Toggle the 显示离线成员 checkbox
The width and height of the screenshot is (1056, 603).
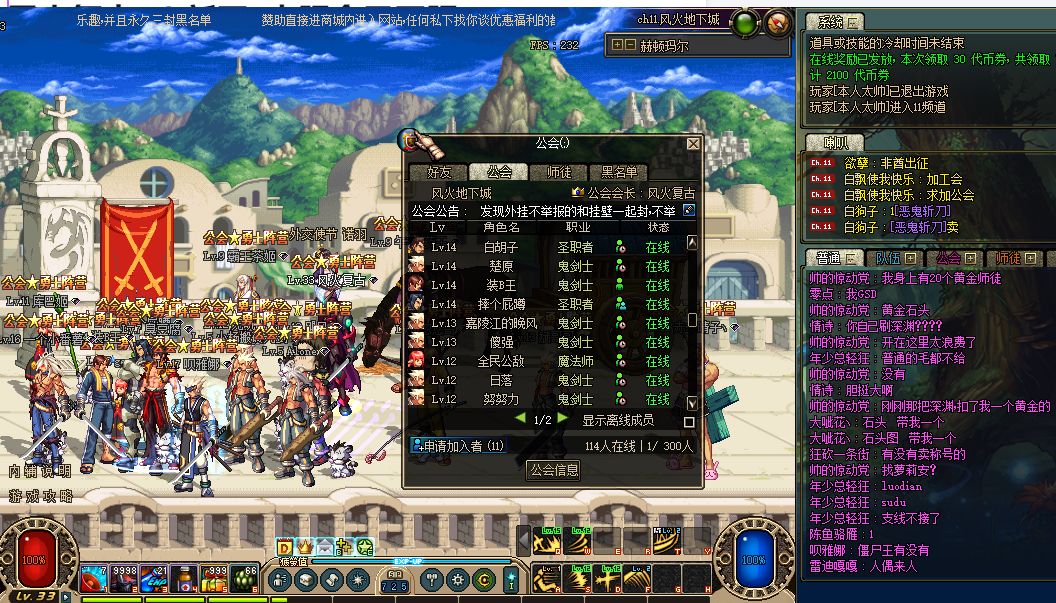tap(688, 421)
